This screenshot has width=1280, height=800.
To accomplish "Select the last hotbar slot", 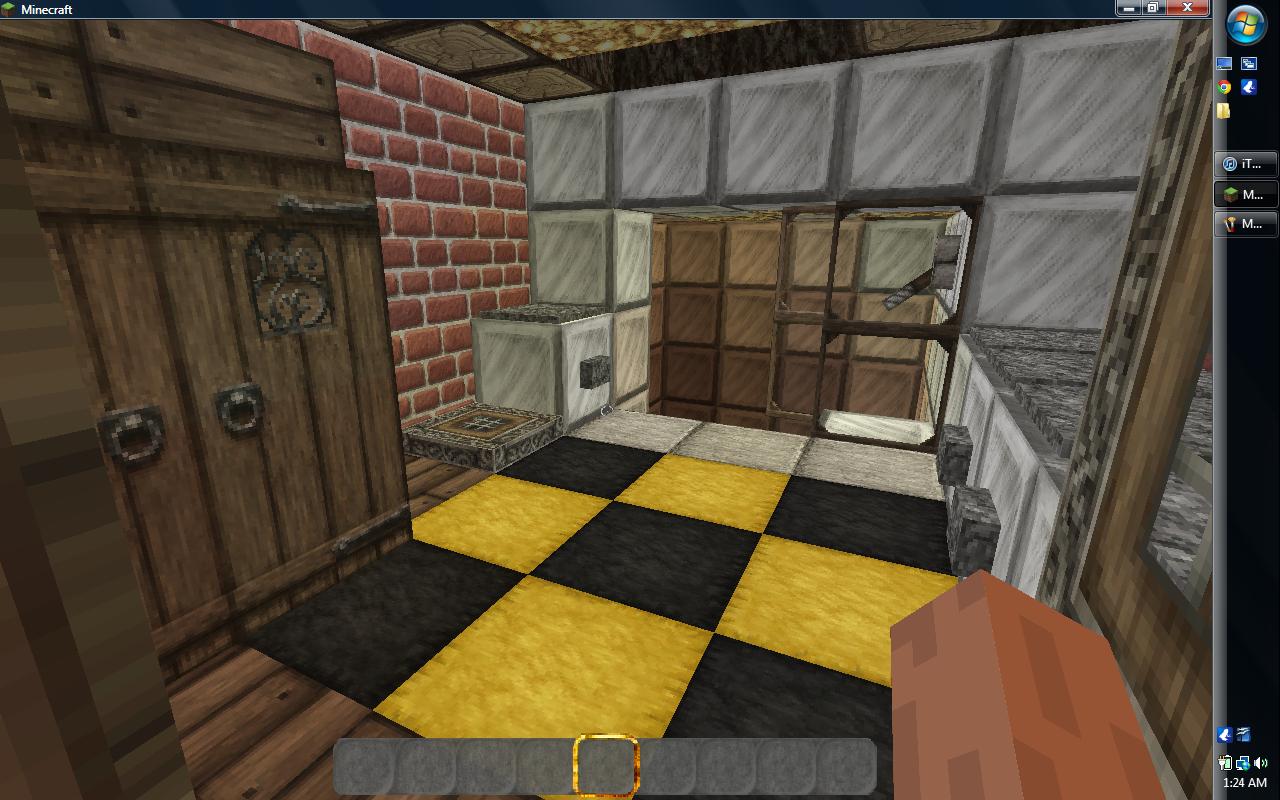I will coord(848,772).
